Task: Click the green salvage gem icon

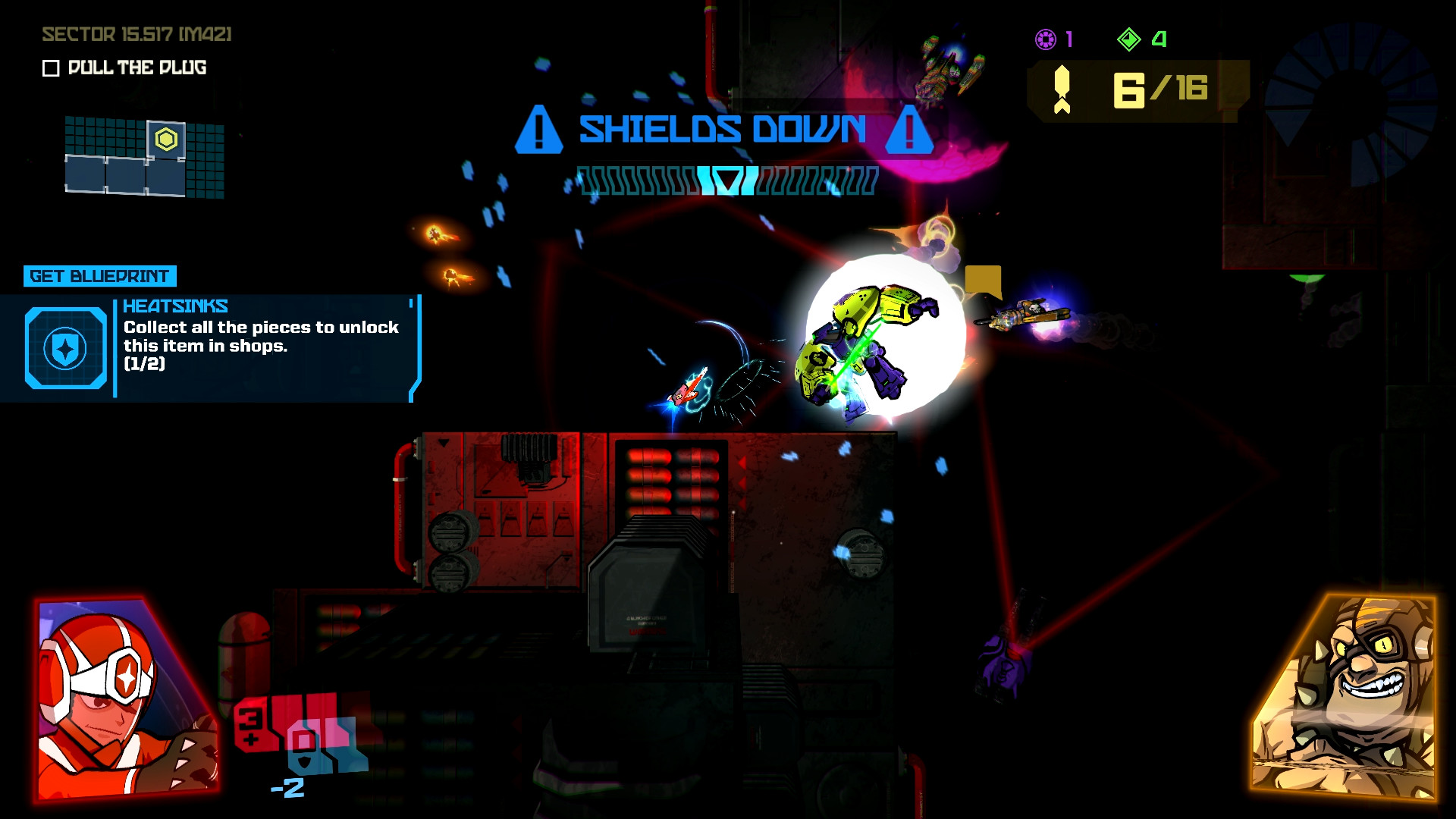Action: pos(1131,40)
